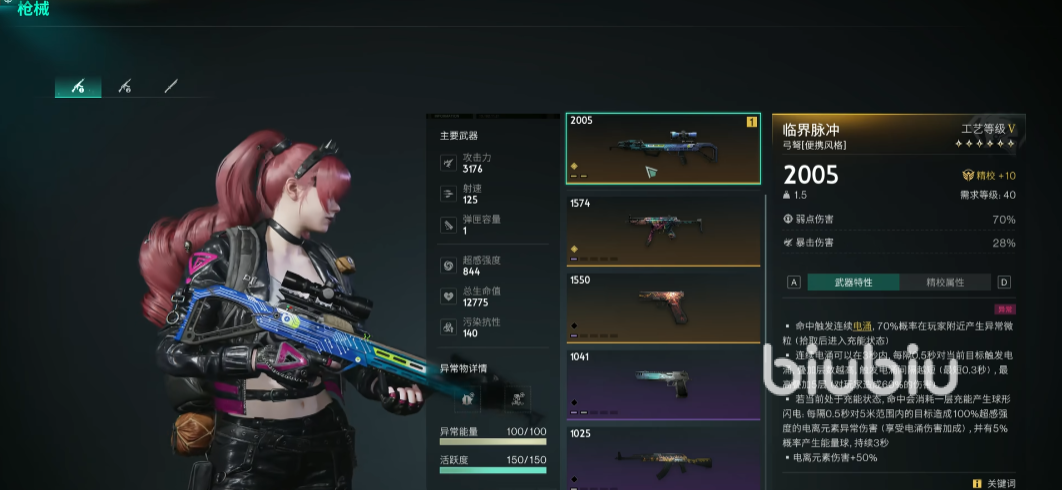Choose the 1025 rifle weapon card
The height and width of the screenshot is (490, 1062).
(x=663, y=457)
